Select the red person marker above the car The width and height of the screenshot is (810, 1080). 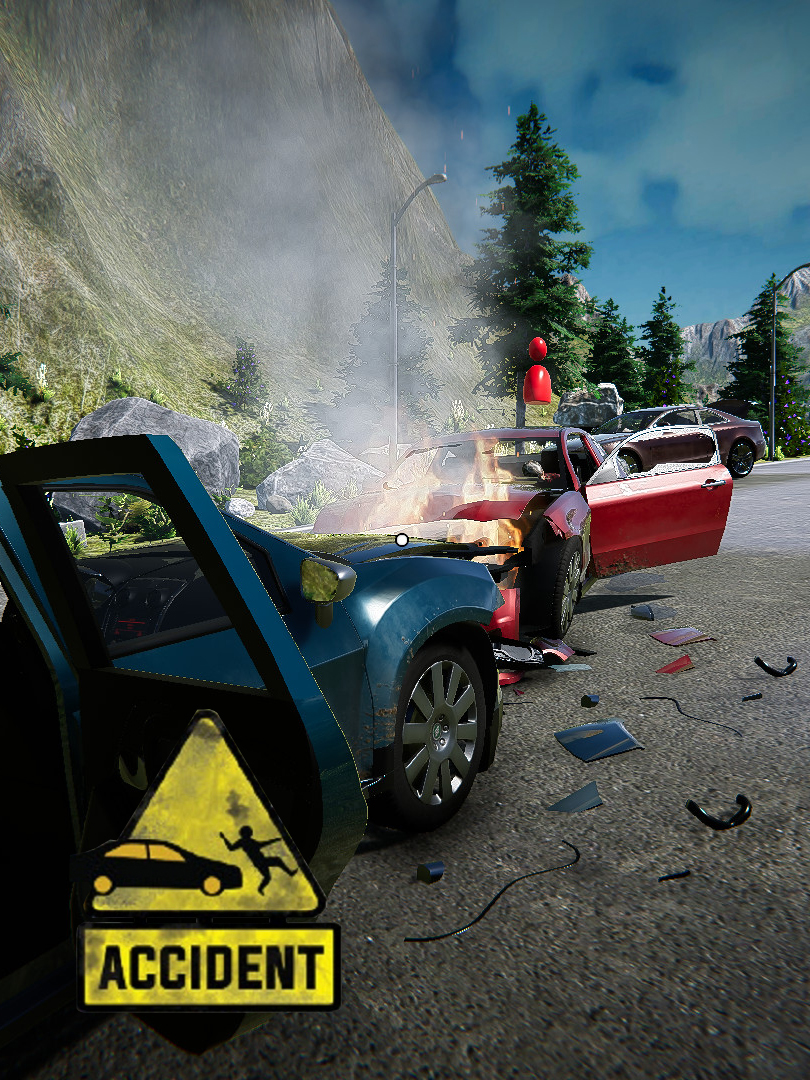[537, 373]
